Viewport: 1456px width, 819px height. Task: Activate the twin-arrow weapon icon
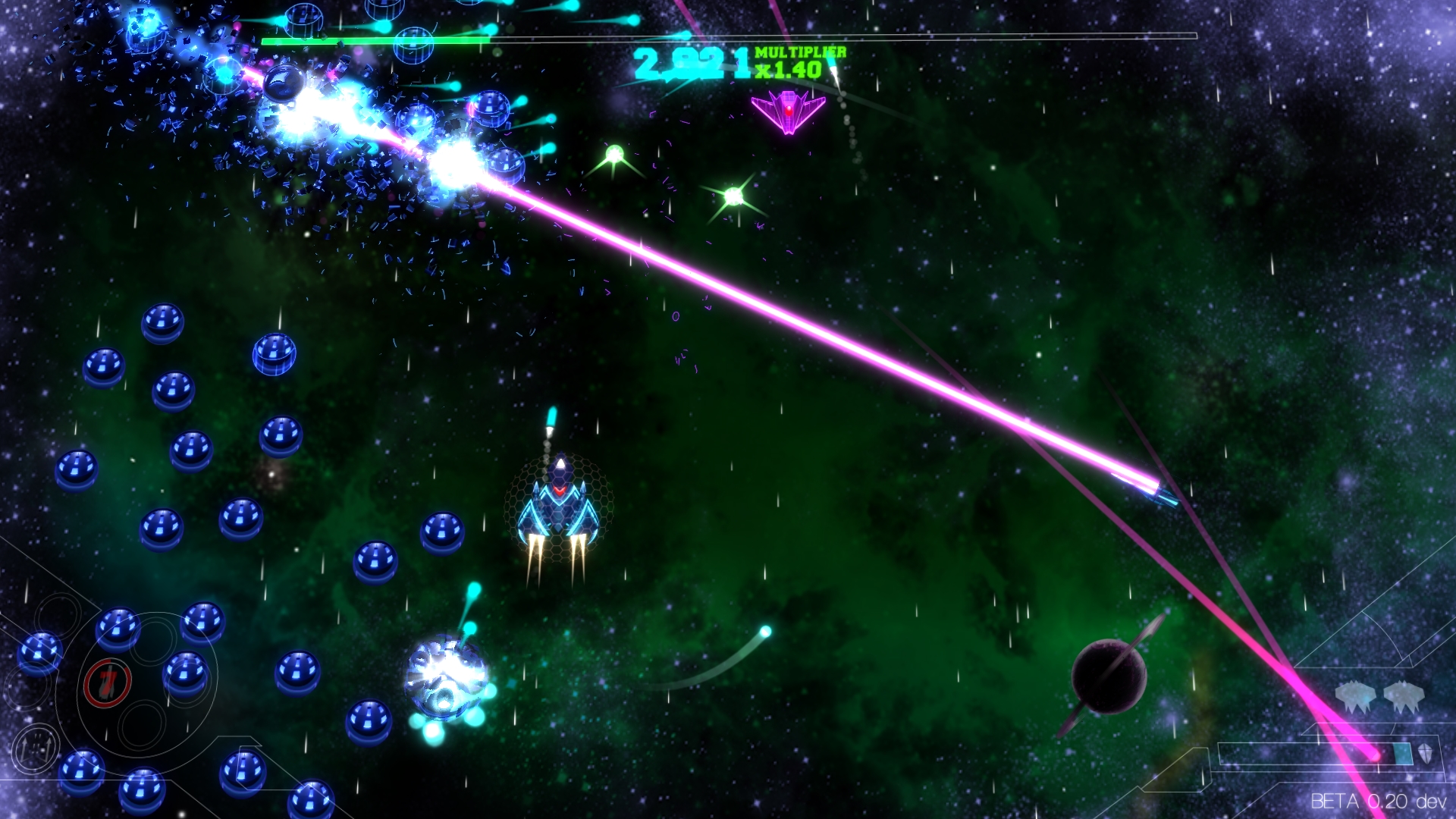36,748
